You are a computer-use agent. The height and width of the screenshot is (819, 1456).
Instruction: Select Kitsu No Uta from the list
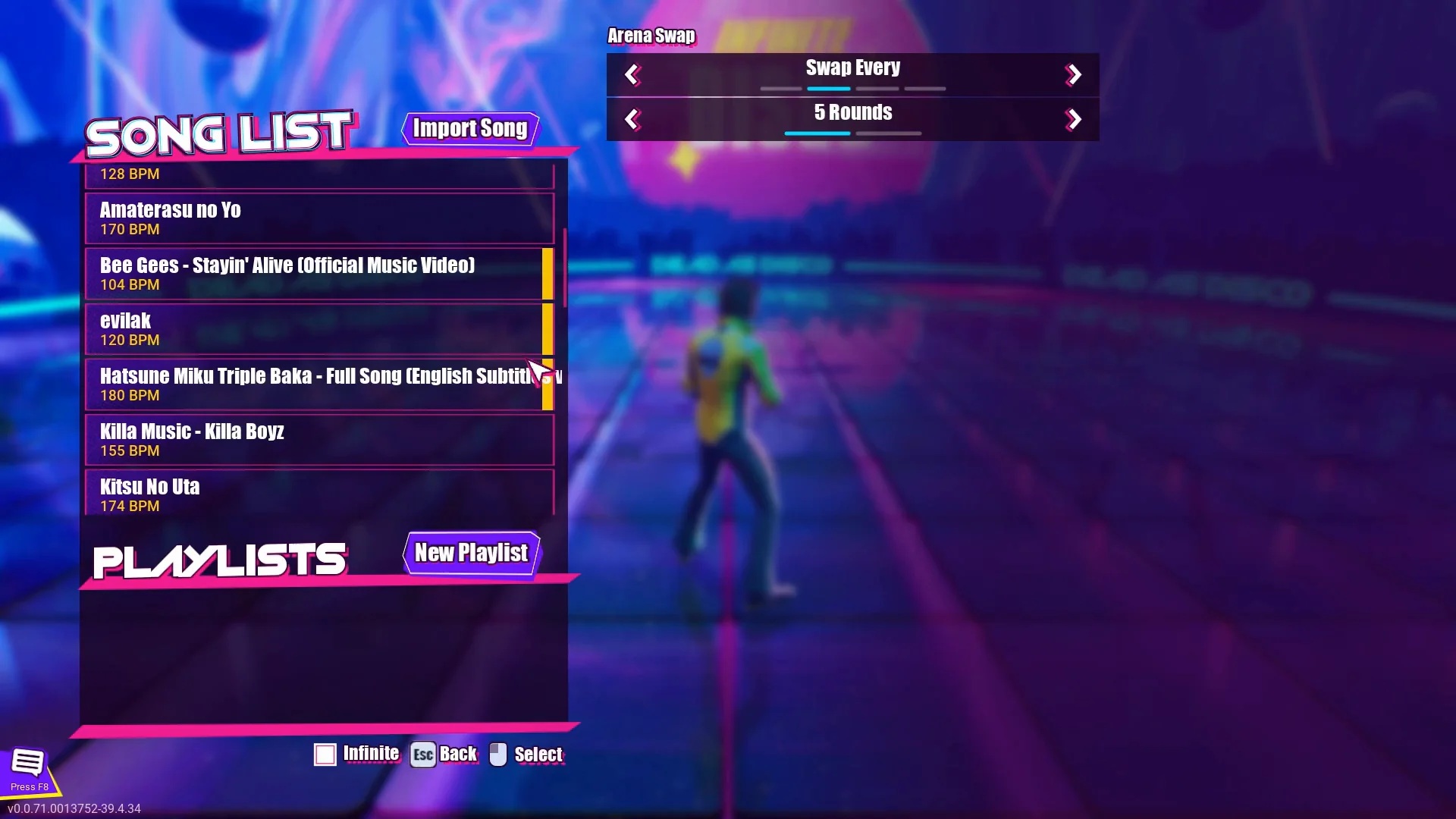point(318,494)
